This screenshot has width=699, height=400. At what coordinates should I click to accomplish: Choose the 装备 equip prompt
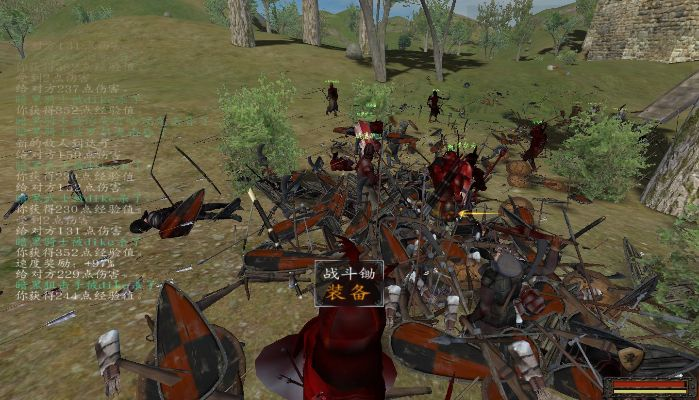tap(349, 294)
